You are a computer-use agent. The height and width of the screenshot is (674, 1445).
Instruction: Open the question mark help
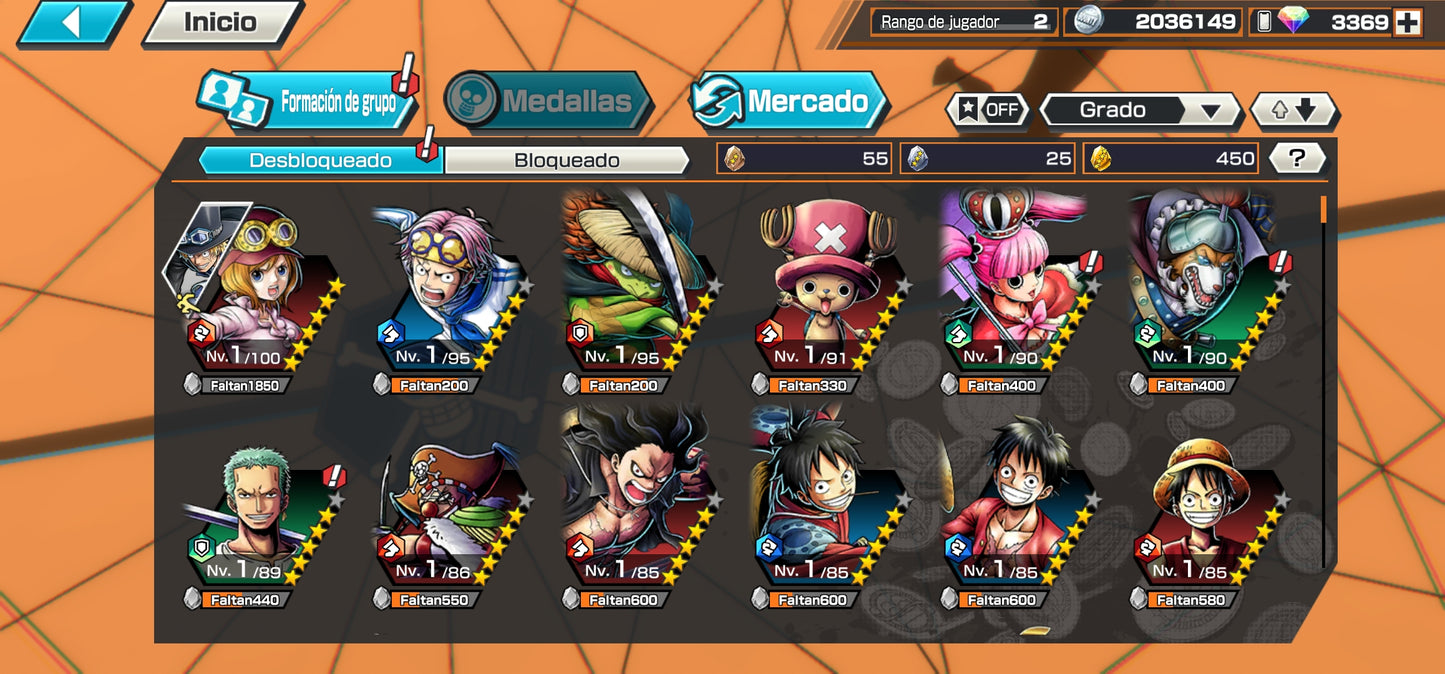(1297, 157)
